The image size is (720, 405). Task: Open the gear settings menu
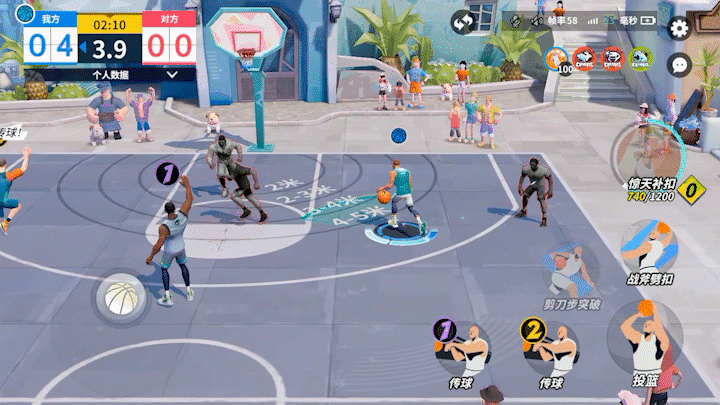679,28
